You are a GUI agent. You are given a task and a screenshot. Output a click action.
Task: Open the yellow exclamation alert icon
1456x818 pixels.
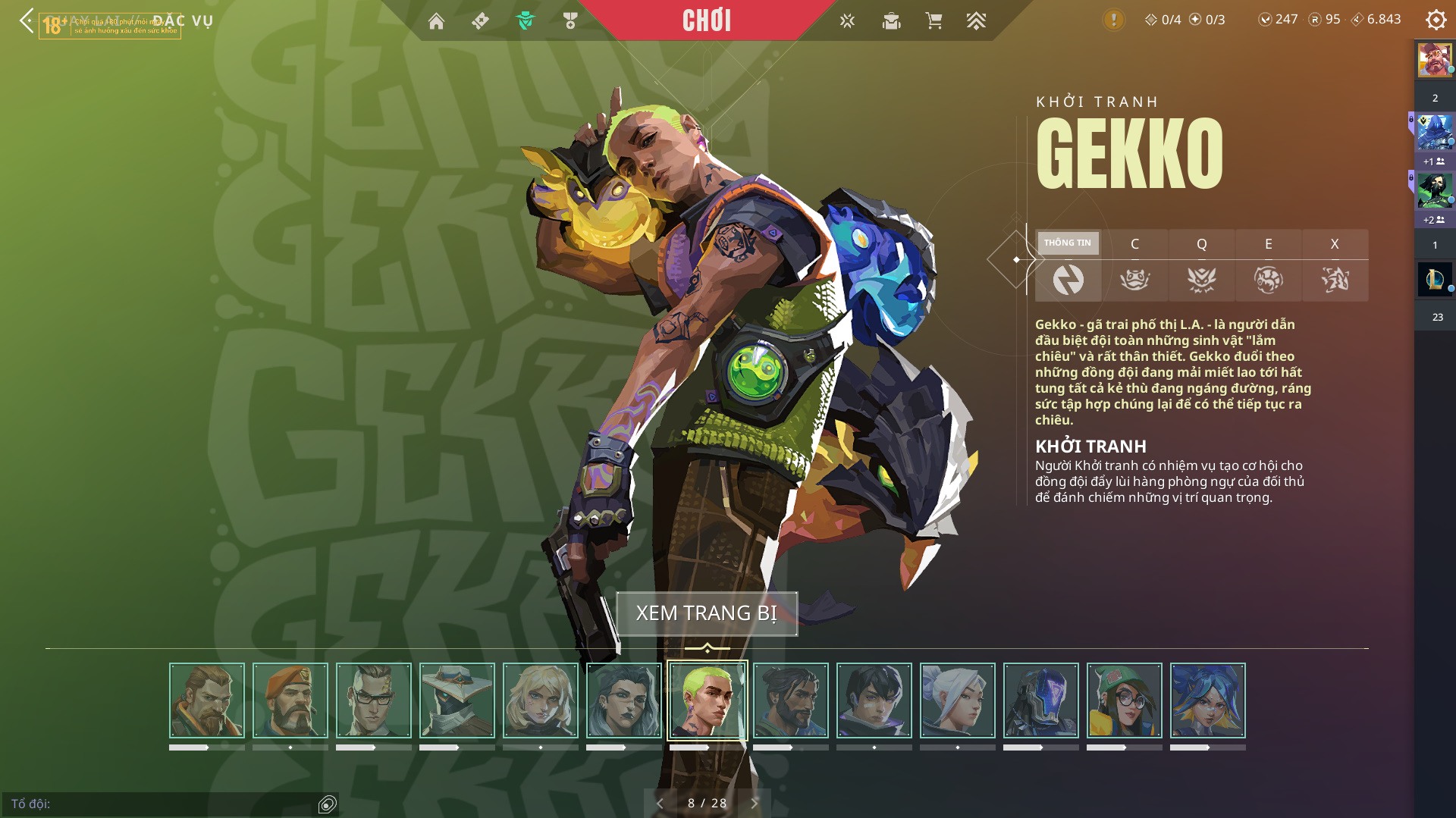tap(1113, 20)
